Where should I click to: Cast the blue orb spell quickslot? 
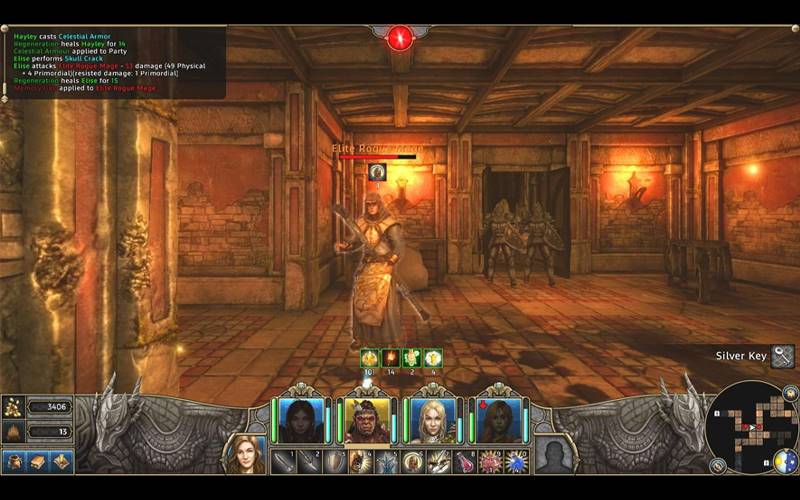coord(516,462)
